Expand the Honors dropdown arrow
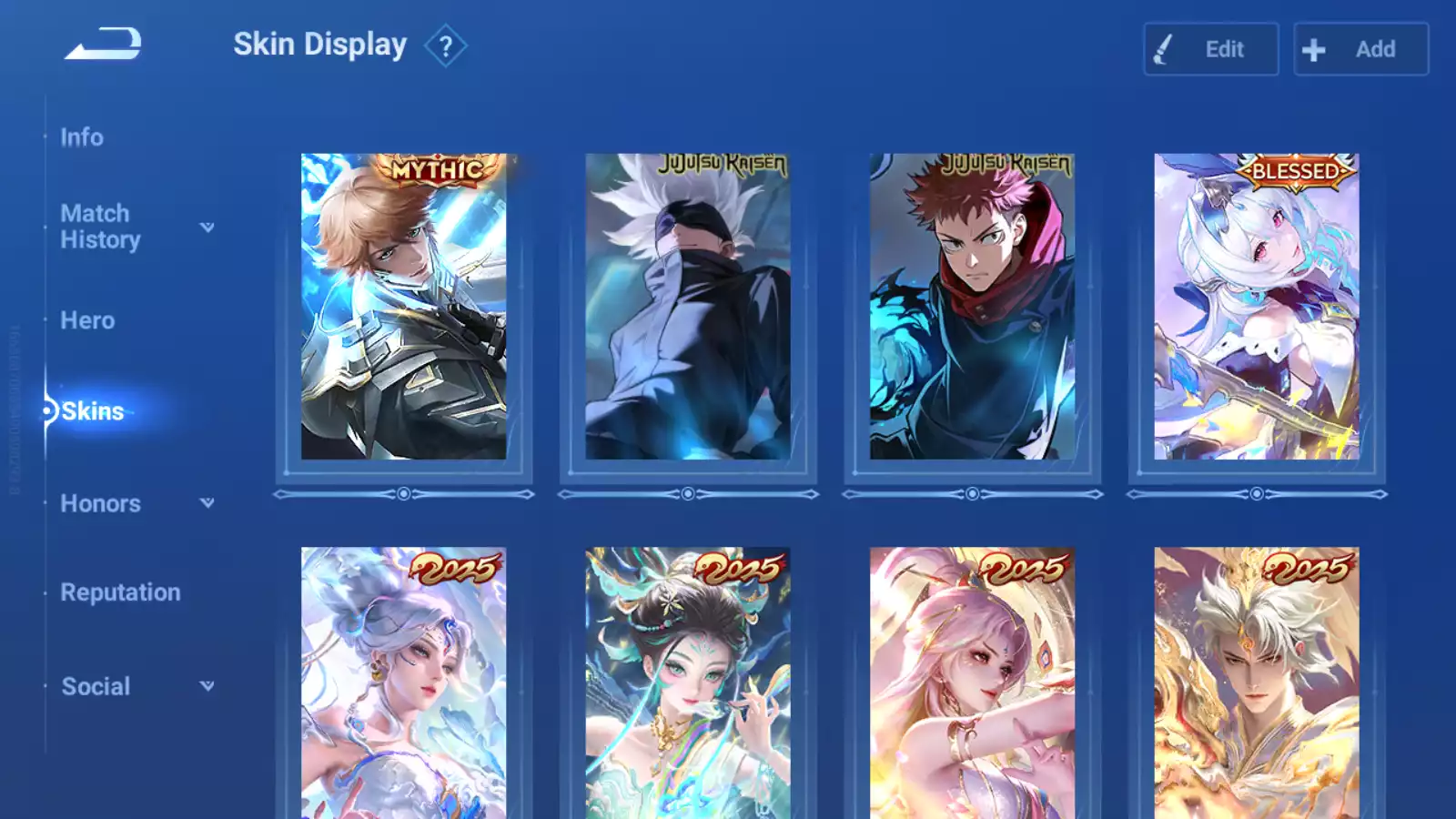This screenshot has height=819, width=1456. tap(207, 503)
